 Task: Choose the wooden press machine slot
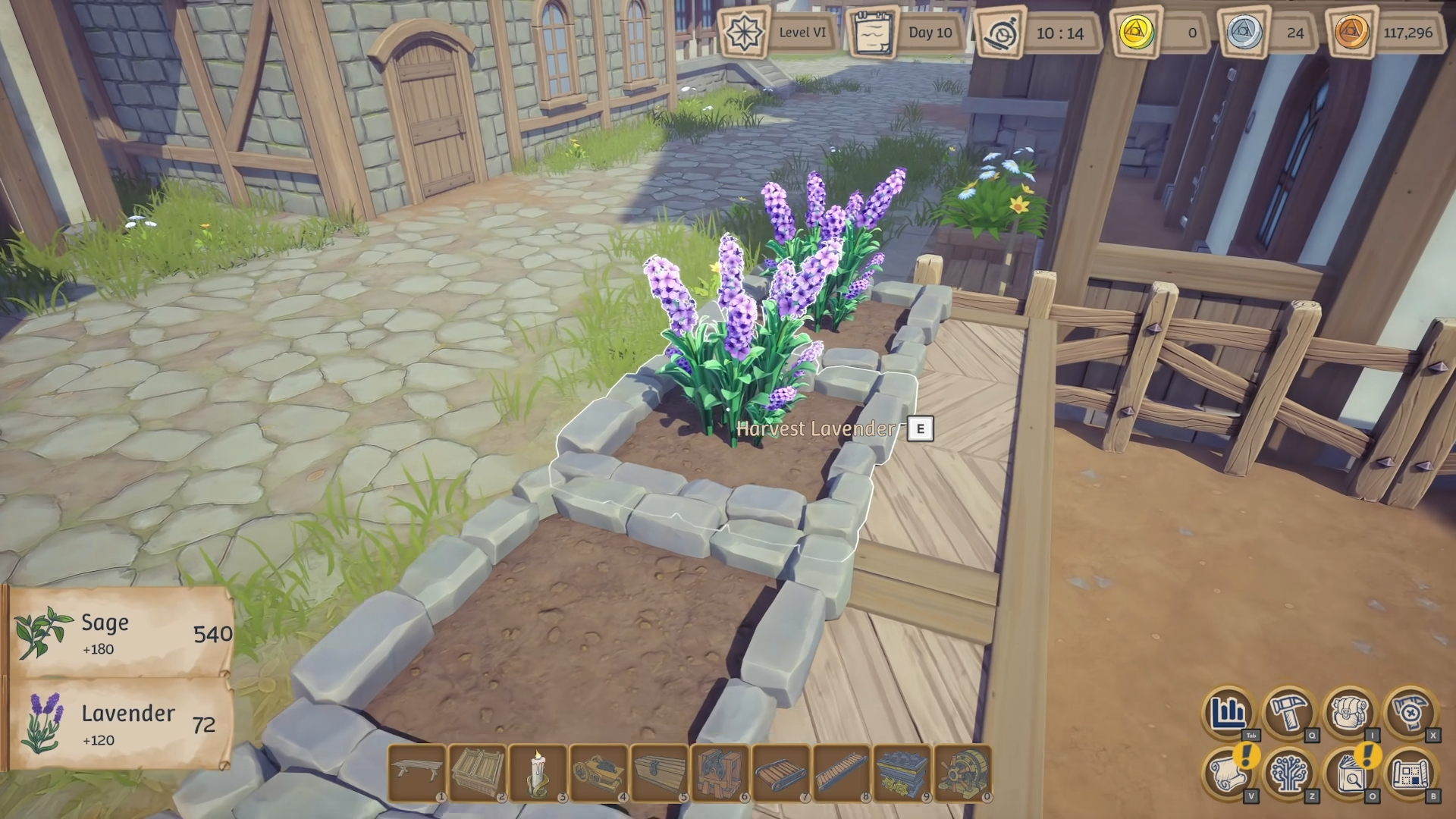[x=720, y=772]
